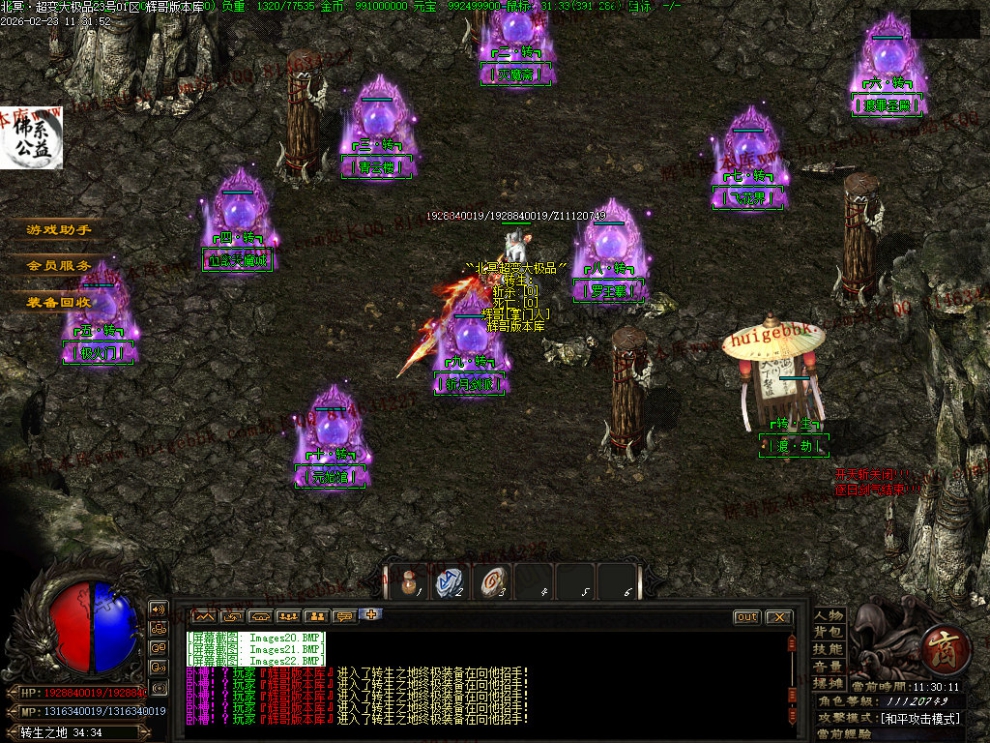Close the chat panel with X

(x=779, y=617)
